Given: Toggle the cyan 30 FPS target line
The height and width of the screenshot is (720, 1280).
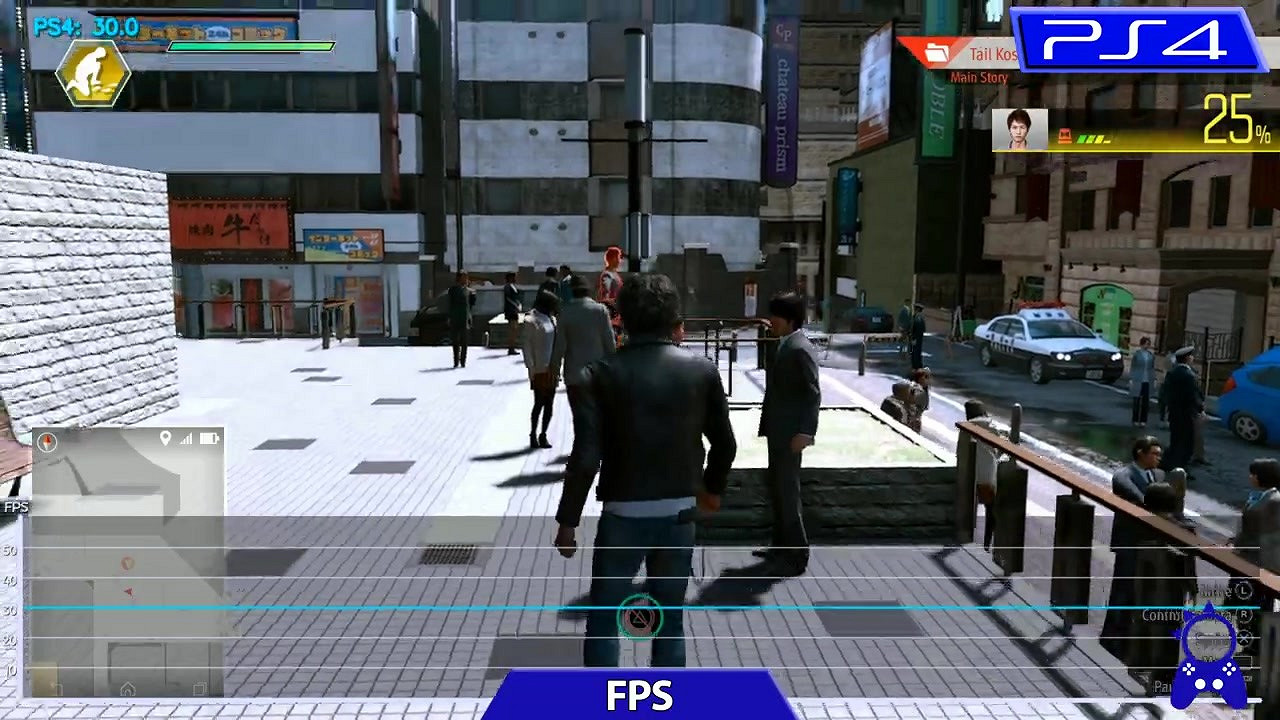Looking at the screenshot, I should pyautogui.click(x=400, y=604).
